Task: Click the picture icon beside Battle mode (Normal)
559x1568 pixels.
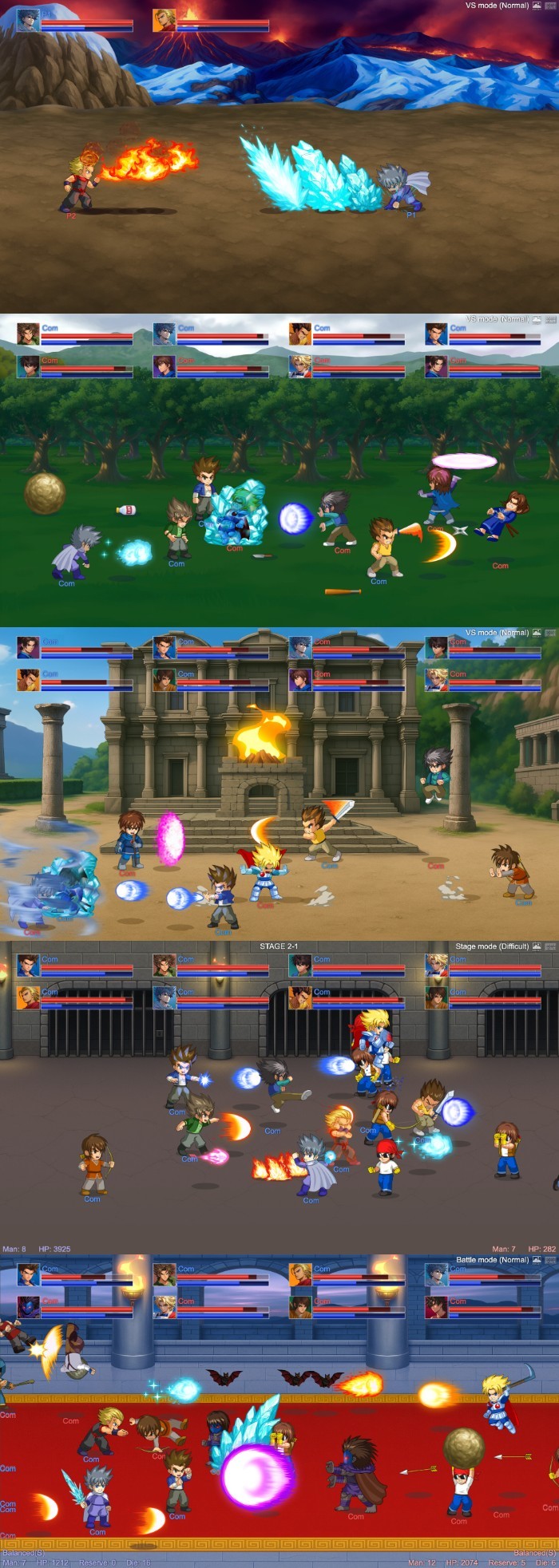Action: click(x=537, y=1260)
